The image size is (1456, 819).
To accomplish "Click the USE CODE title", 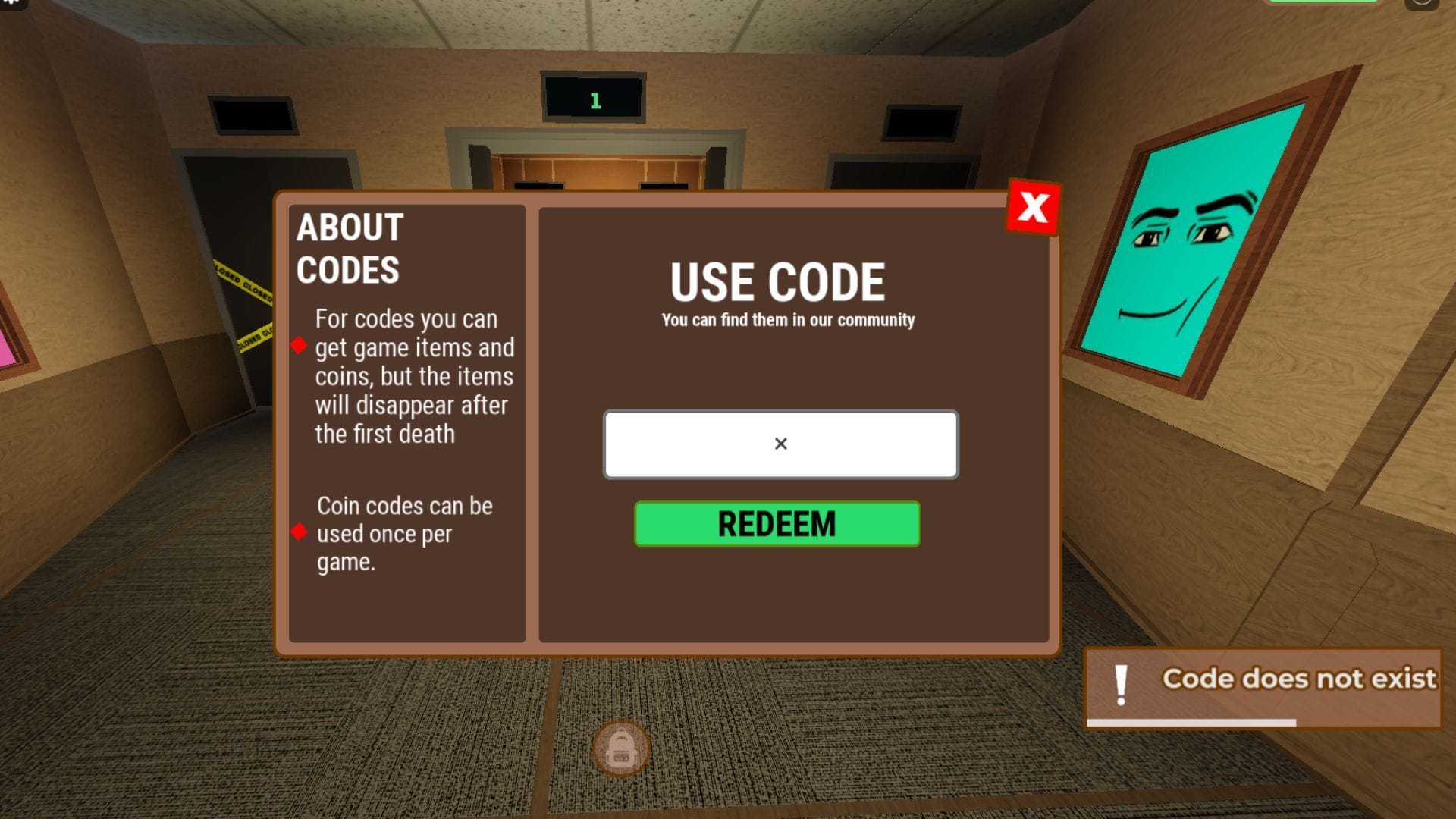I will (x=778, y=281).
